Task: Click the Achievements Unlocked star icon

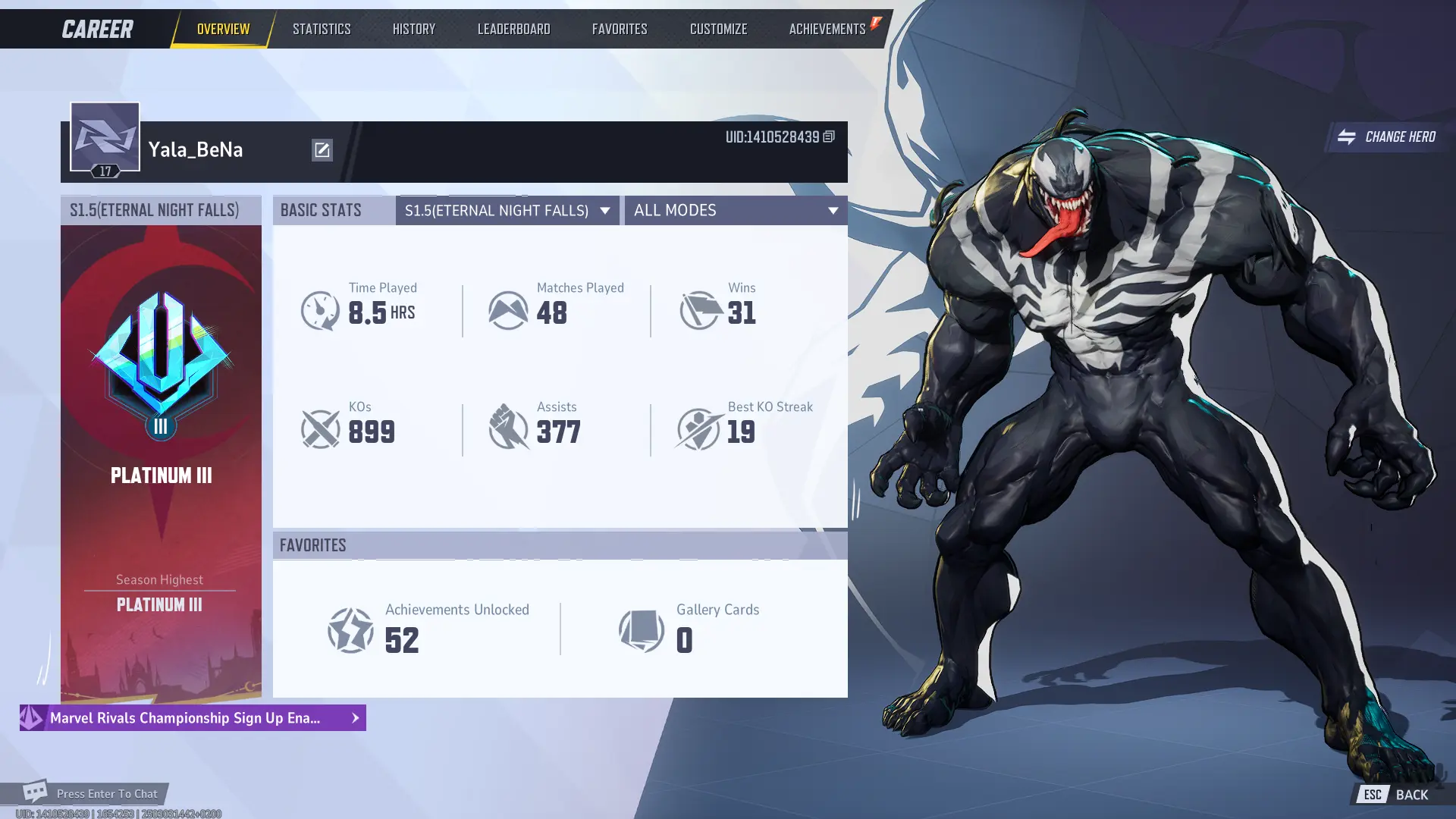Action: pos(352,631)
